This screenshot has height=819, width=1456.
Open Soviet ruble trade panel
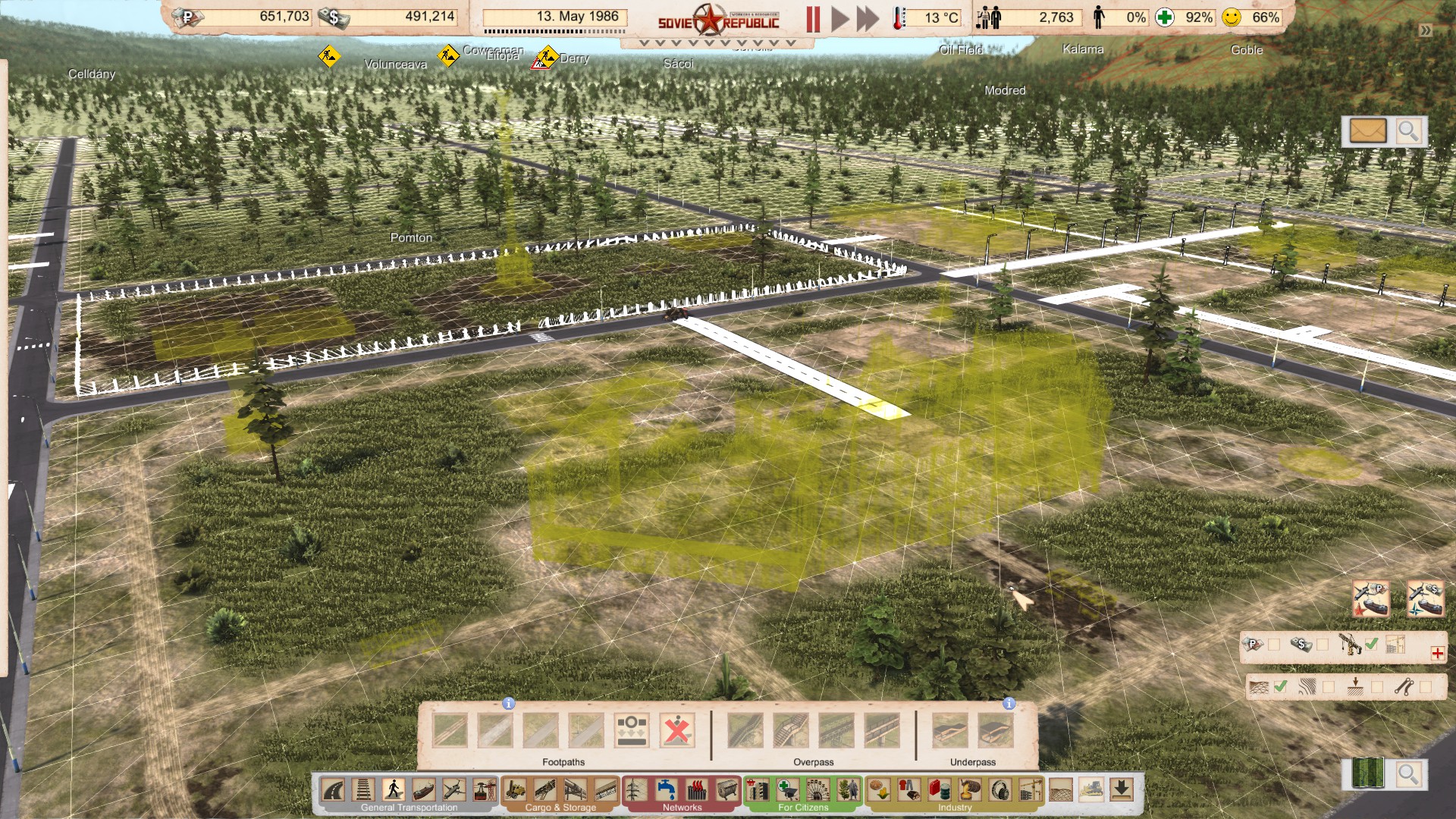point(1371,598)
